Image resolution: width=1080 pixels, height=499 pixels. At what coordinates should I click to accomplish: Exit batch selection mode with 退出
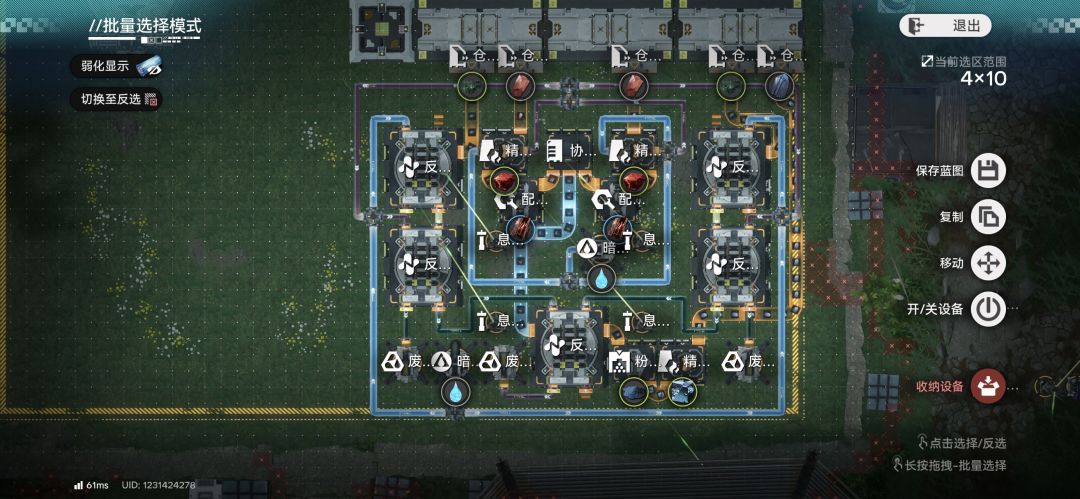point(944,26)
